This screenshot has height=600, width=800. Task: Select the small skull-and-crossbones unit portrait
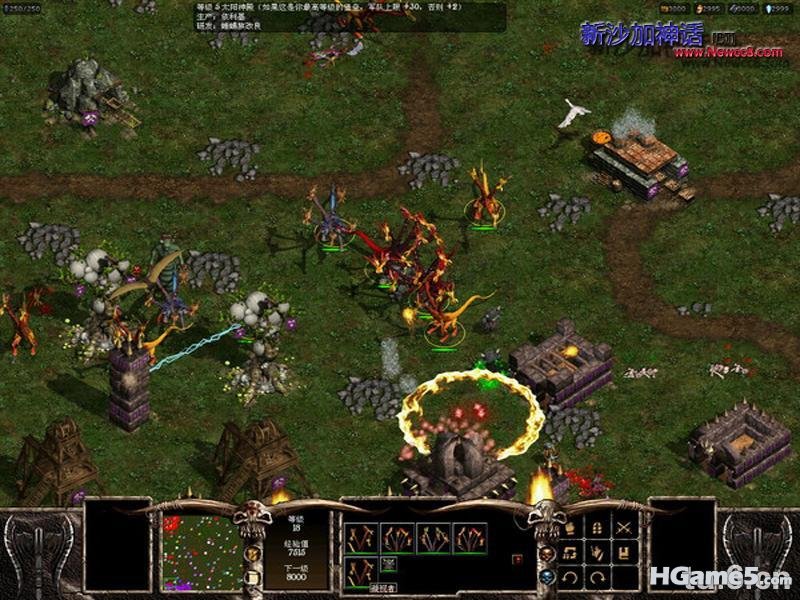coord(388,565)
